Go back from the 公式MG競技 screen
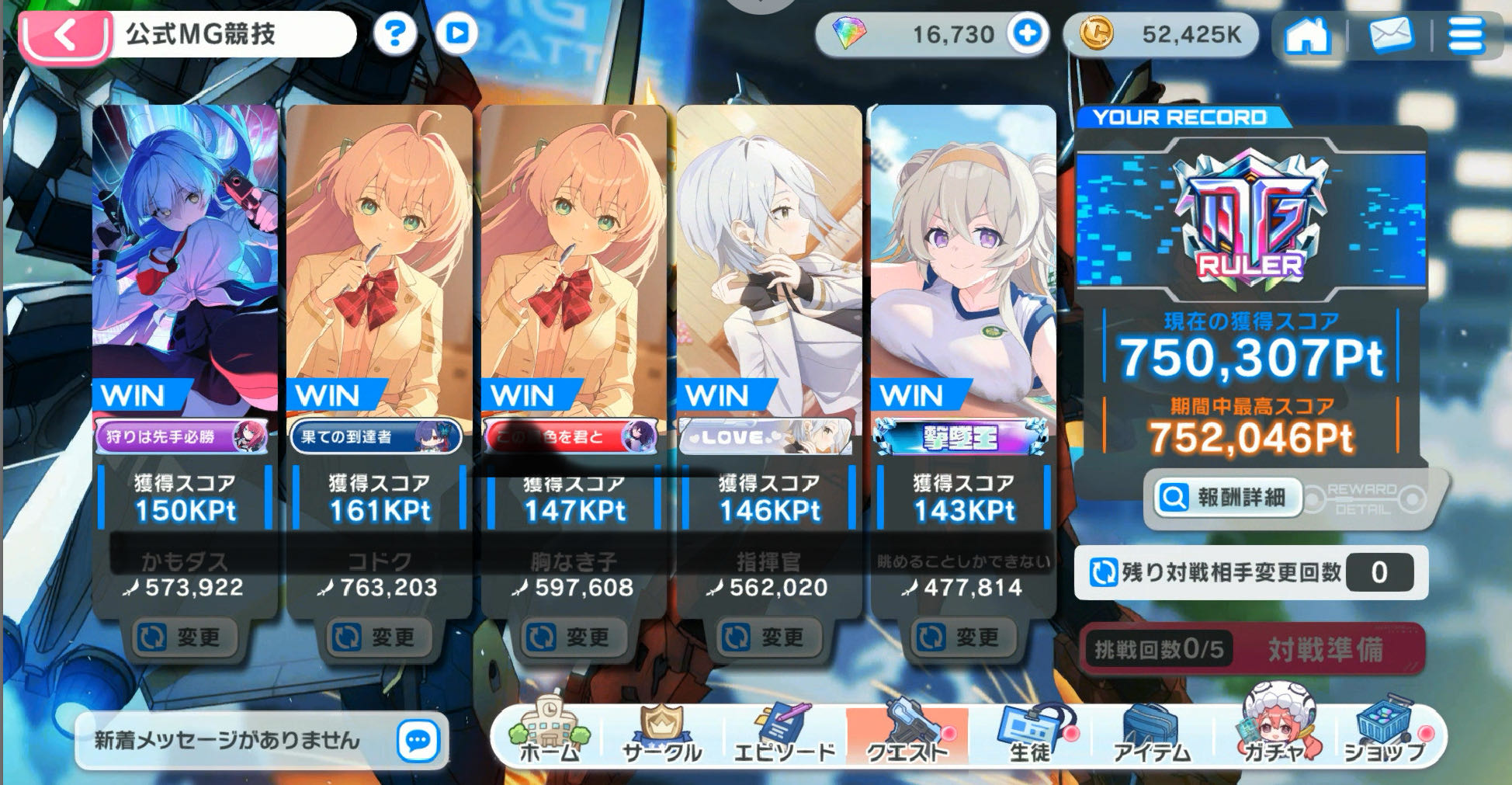 click(64, 35)
